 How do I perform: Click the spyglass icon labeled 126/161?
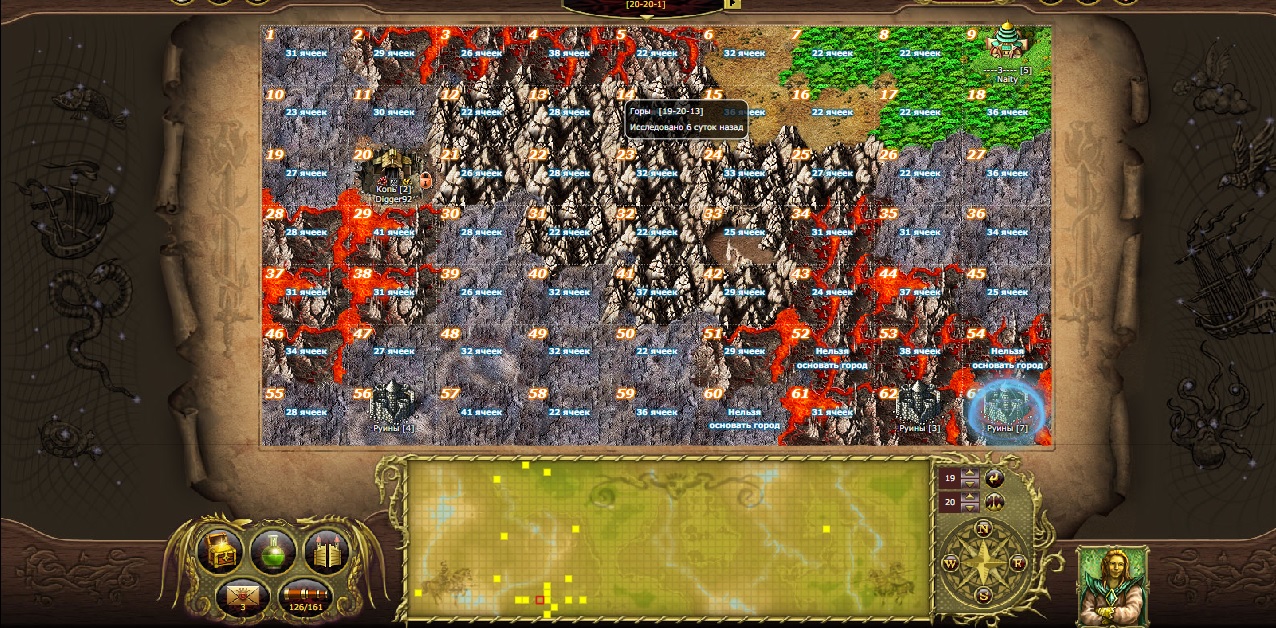(x=305, y=595)
